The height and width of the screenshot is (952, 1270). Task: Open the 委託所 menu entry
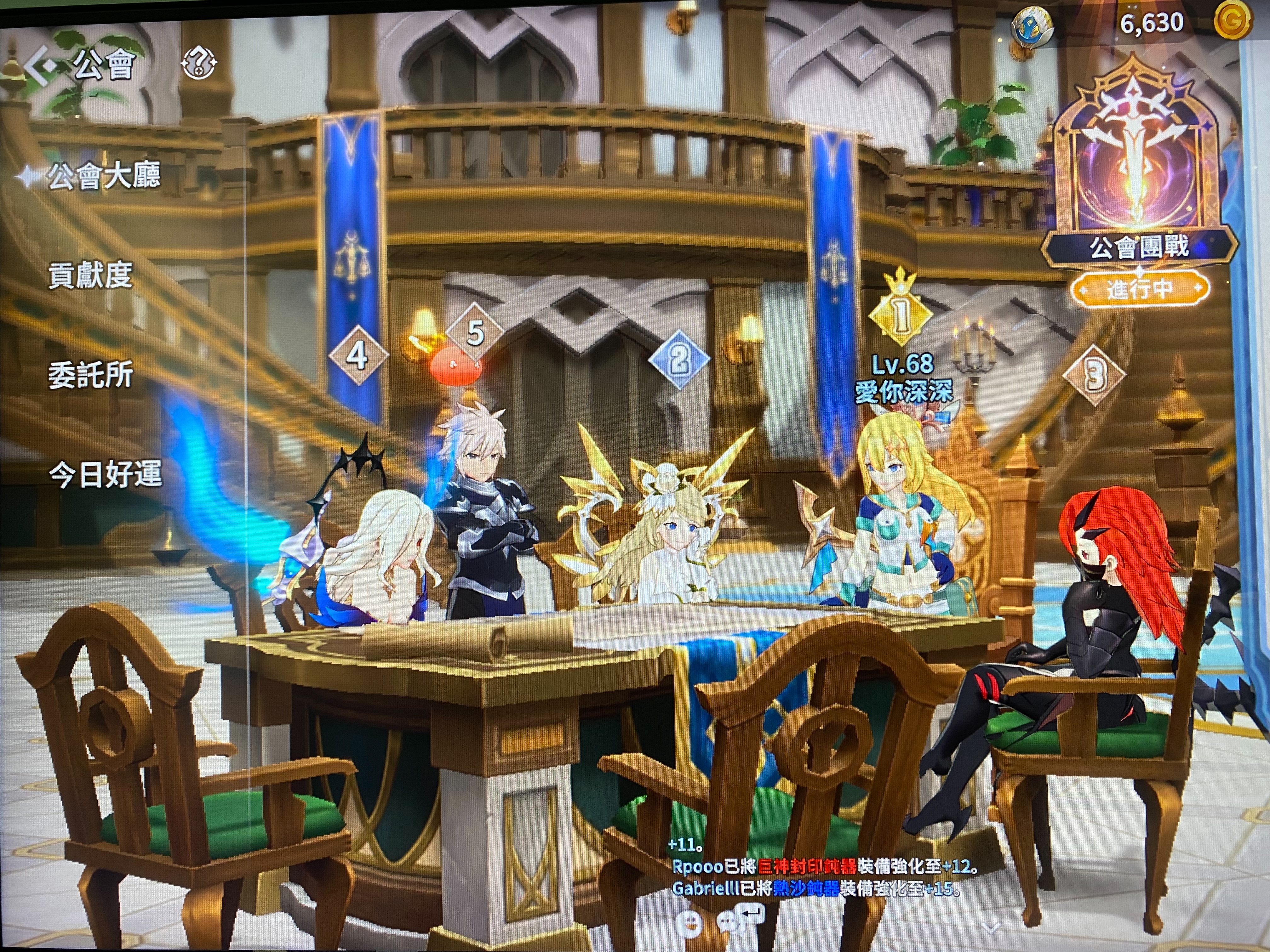(x=91, y=375)
